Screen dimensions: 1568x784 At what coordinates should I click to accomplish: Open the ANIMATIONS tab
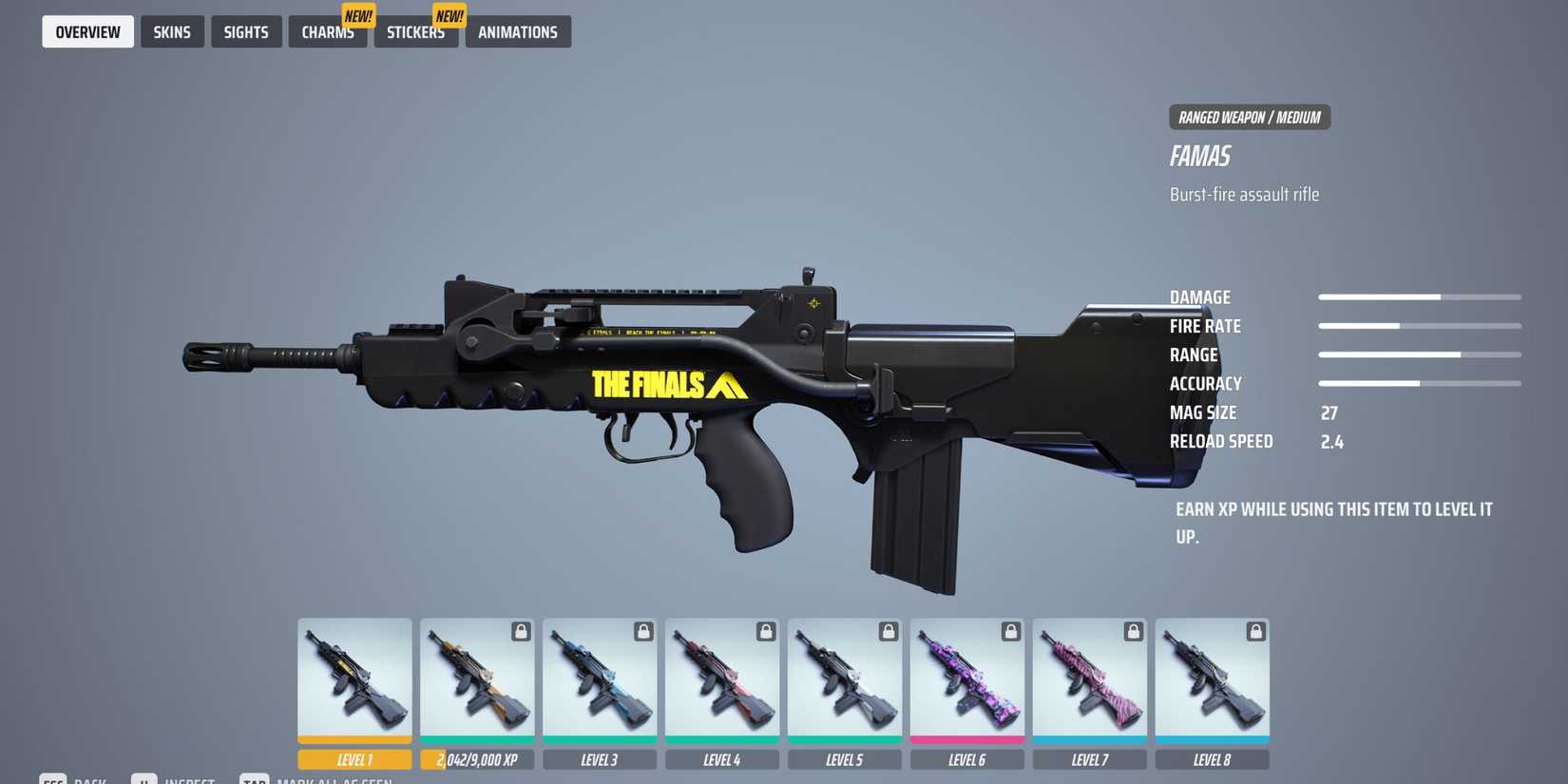pyautogui.click(x=518, y=31)
